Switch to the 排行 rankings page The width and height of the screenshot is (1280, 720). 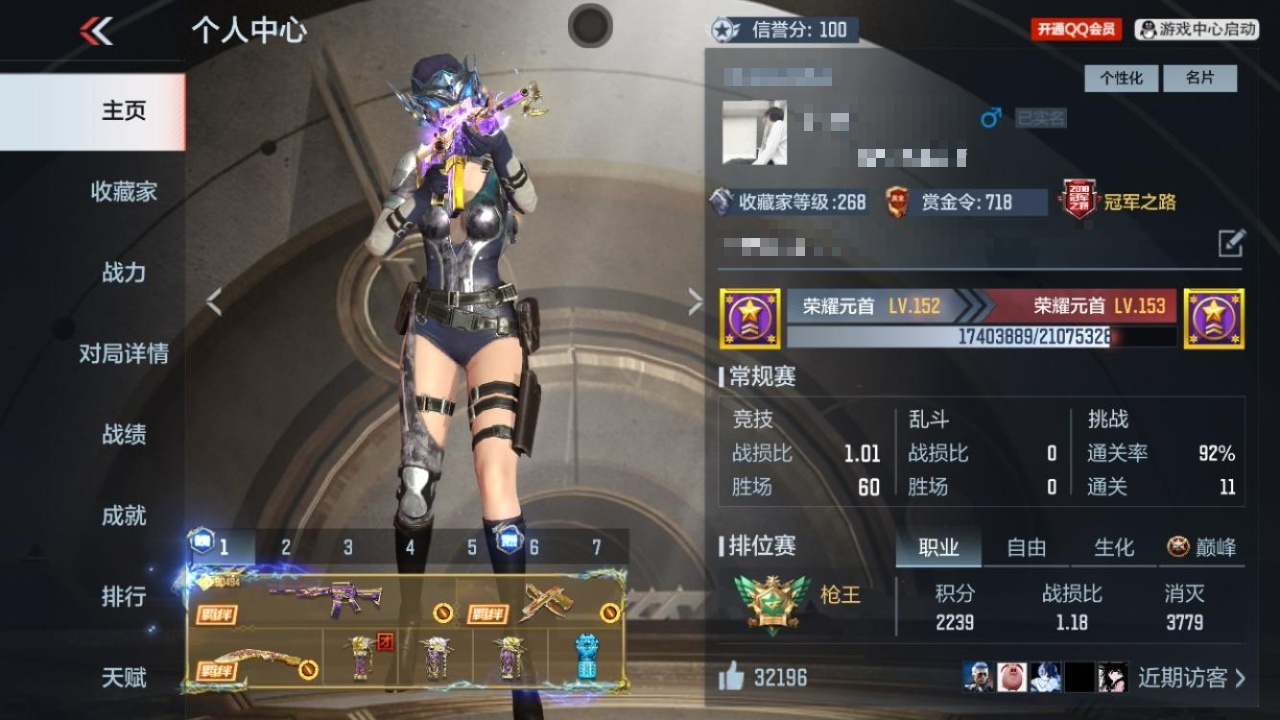pyautogui.click(x=124, y=596)
